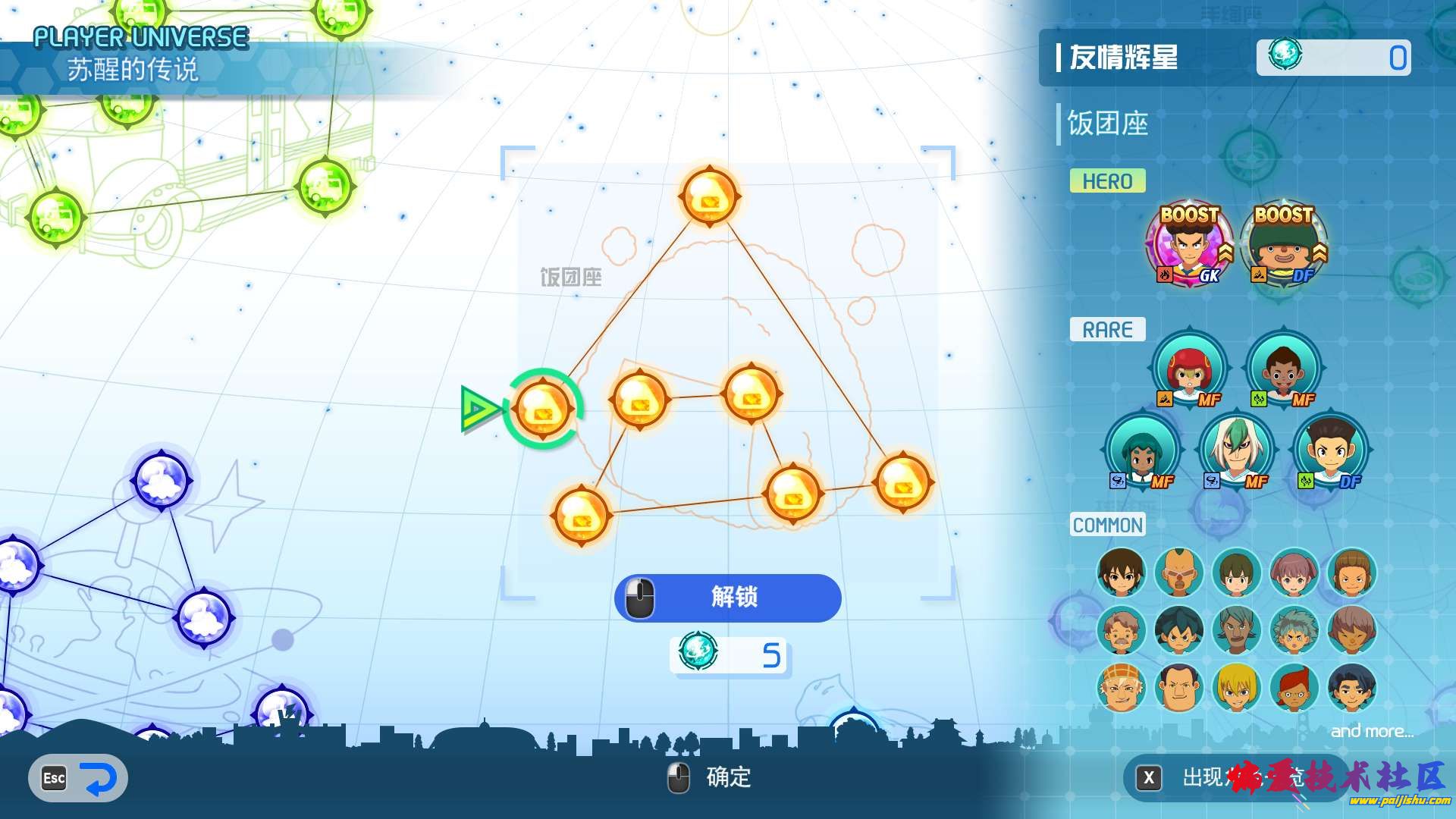Screen dimensions: 1456x819
Task: Click the red-helmeted RARE MF character icon
Action: 1188,372
